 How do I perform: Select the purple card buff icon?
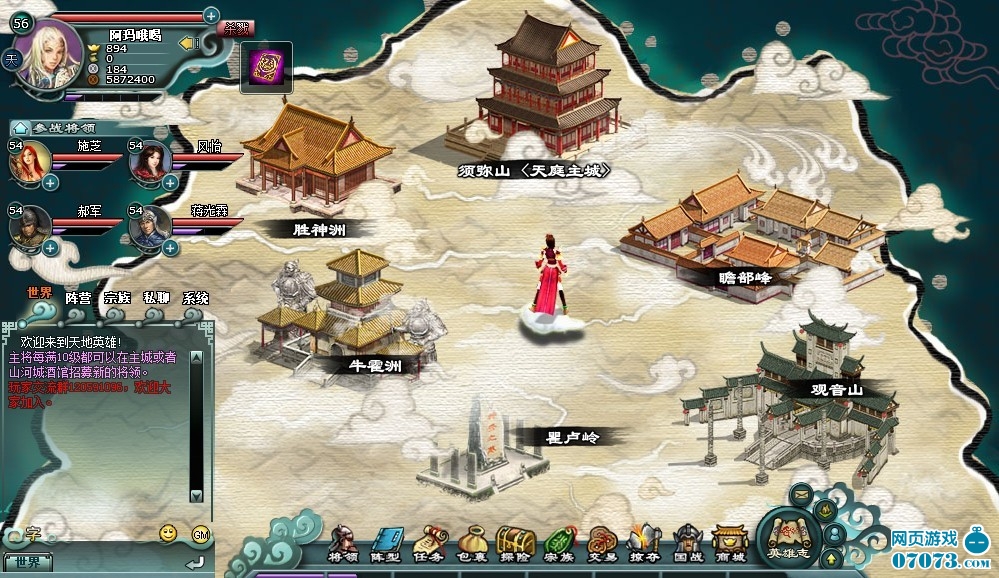pyautogui.click(x=266, y=67)
